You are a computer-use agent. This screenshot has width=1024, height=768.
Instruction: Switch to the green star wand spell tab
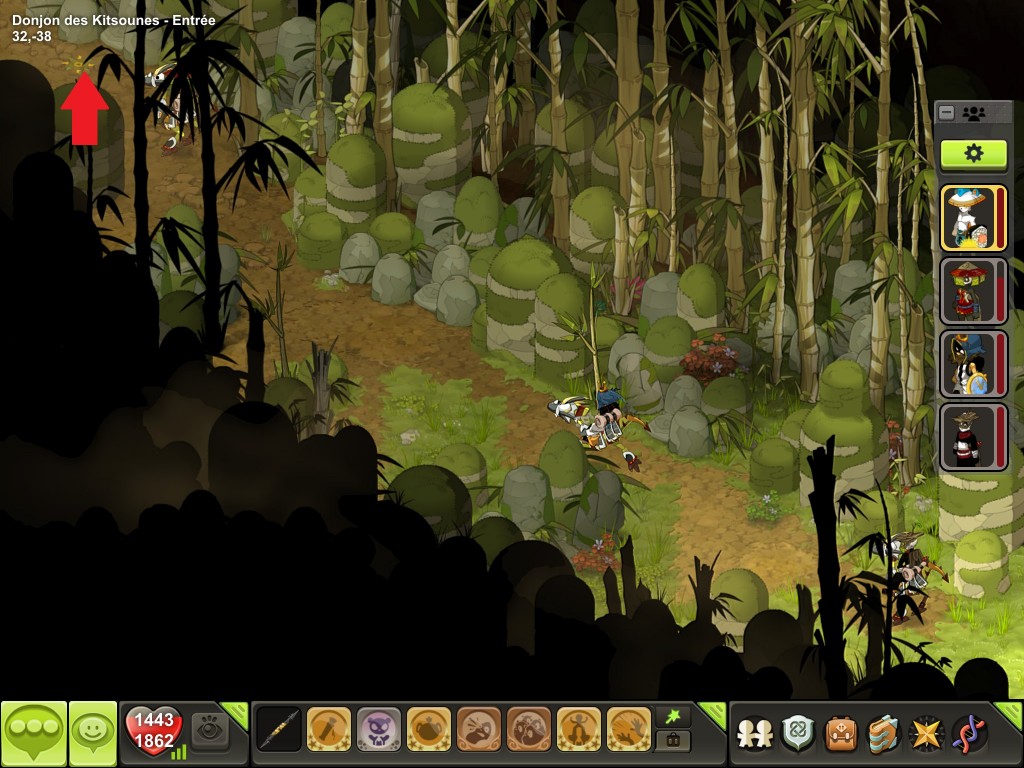point(672,717)
